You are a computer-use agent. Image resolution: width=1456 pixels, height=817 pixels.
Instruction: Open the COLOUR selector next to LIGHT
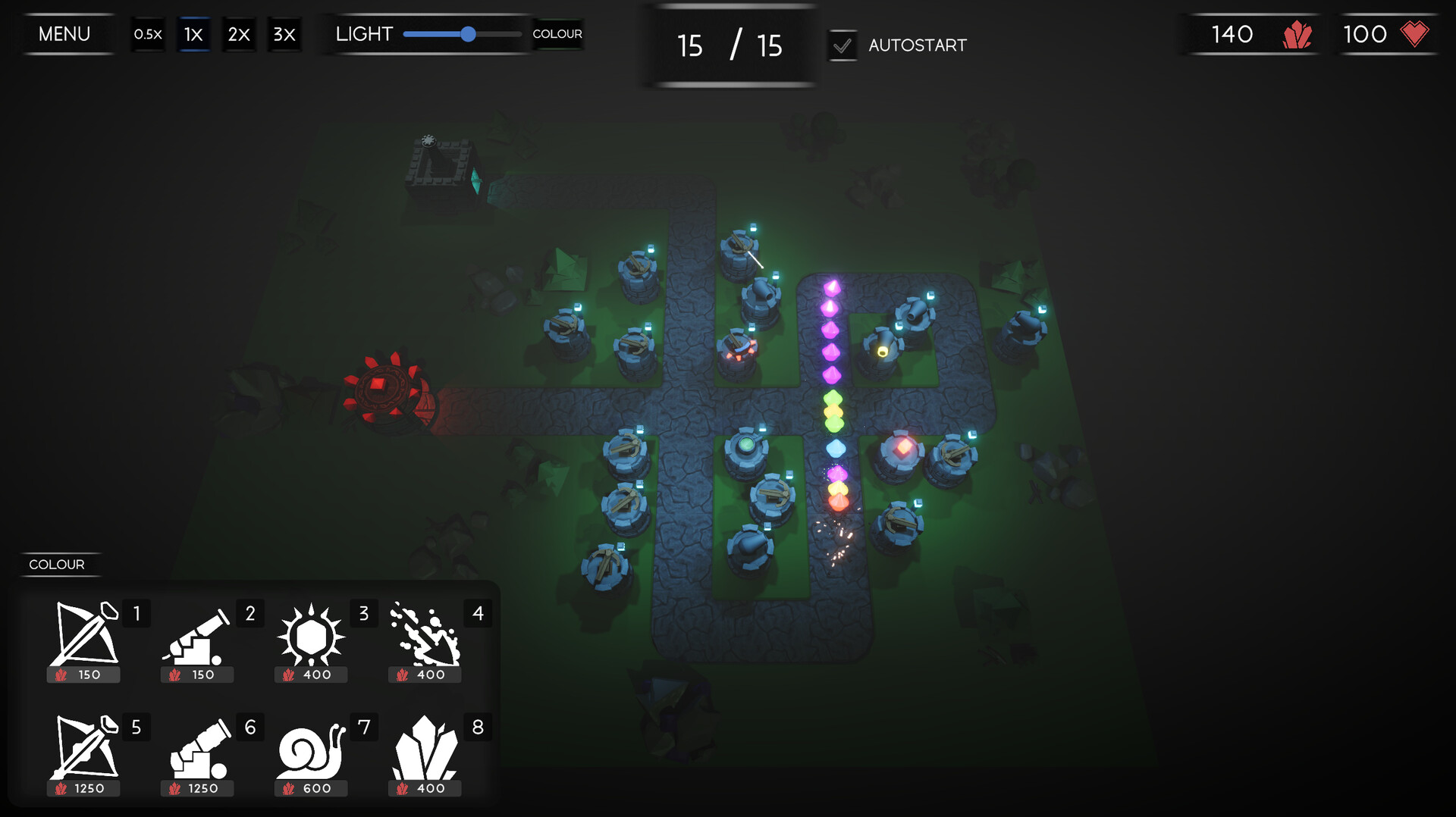(557, 34)
